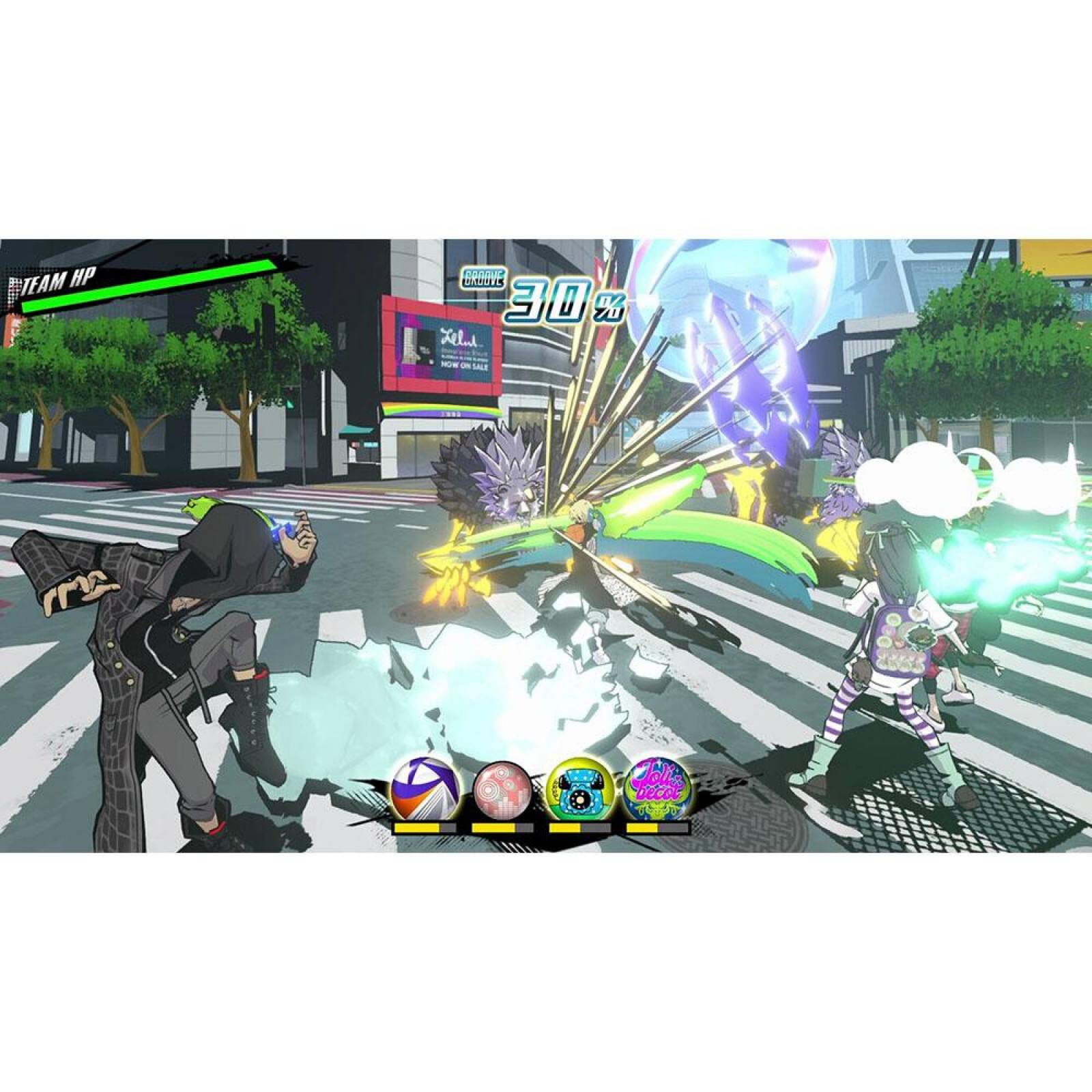This screenshot has width=1092, height=1092.
Task: Tap the blue telephone pin
Action: click(579, 788)
